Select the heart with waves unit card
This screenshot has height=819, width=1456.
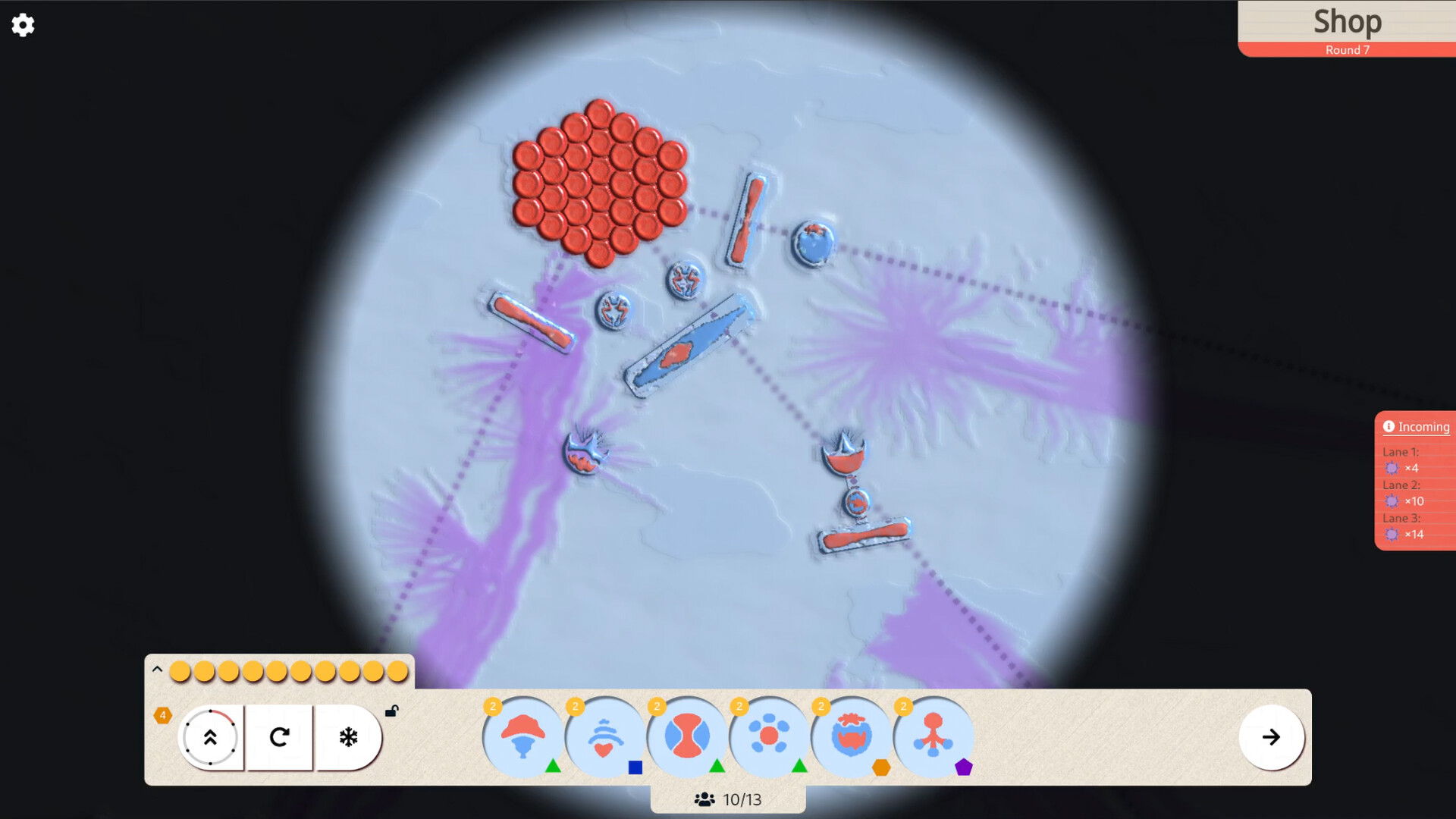(604, 736)
